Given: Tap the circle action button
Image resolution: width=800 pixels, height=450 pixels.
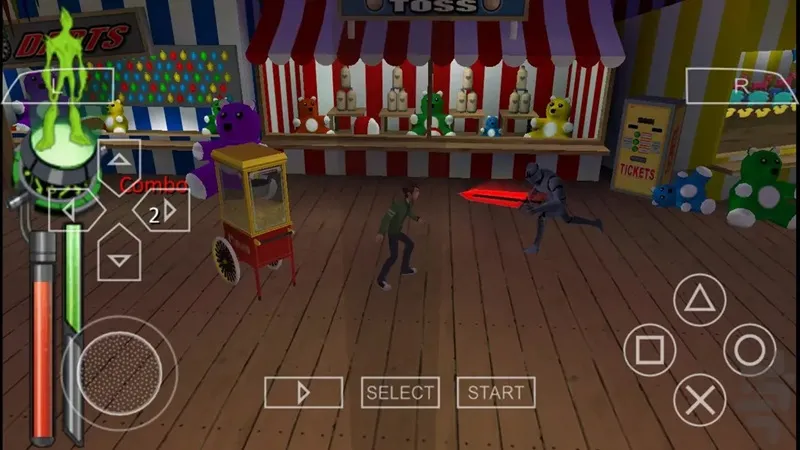Looking at the screenshot, I should pyautogui.click(x=749, y=350).
